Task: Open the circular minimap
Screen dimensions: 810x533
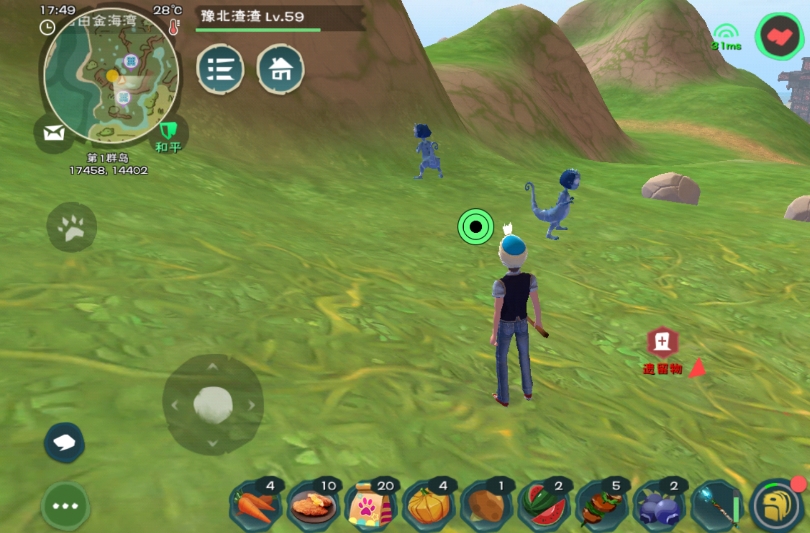Action: pos(112,75)
